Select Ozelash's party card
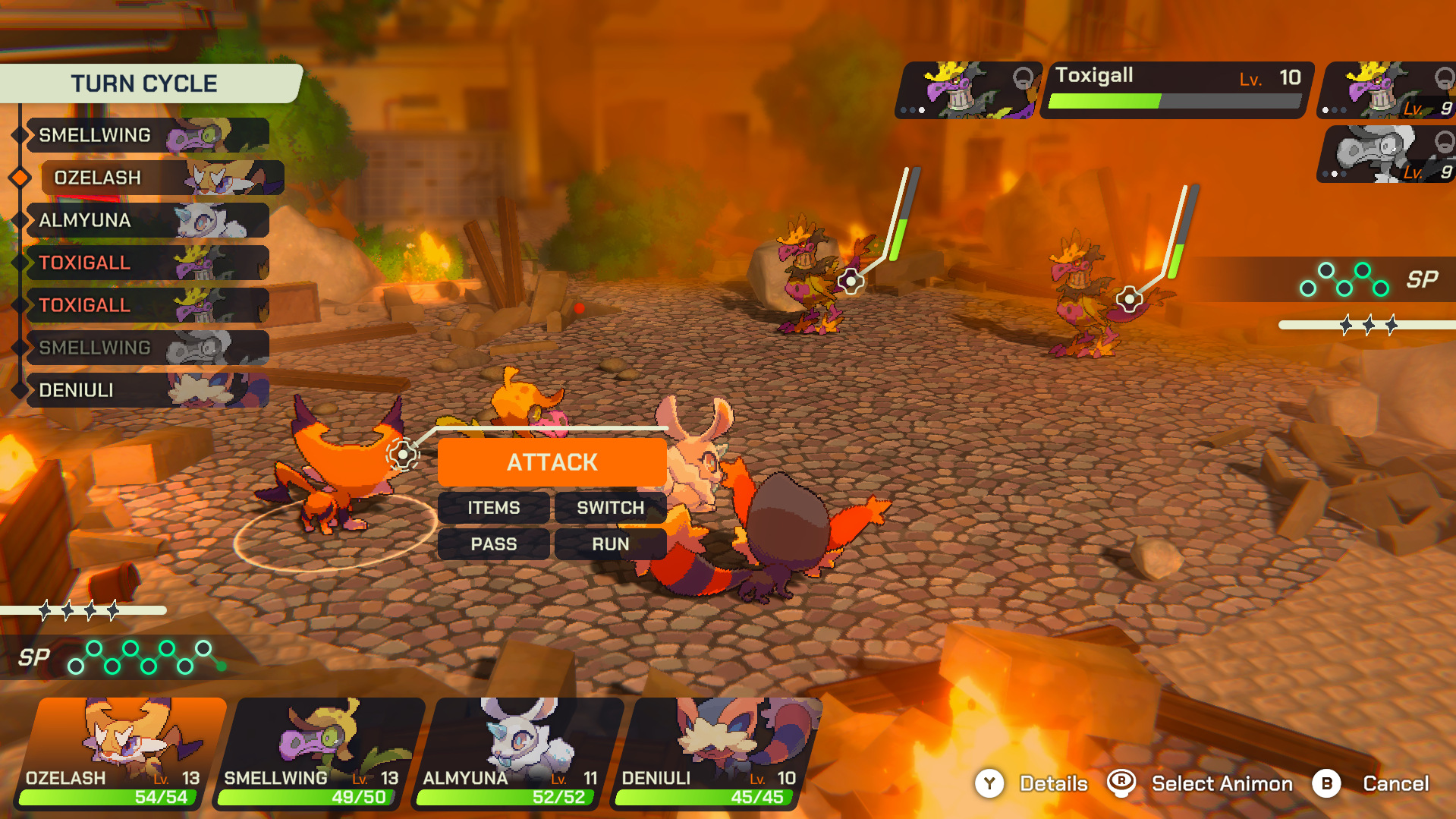 pos(121,753)
